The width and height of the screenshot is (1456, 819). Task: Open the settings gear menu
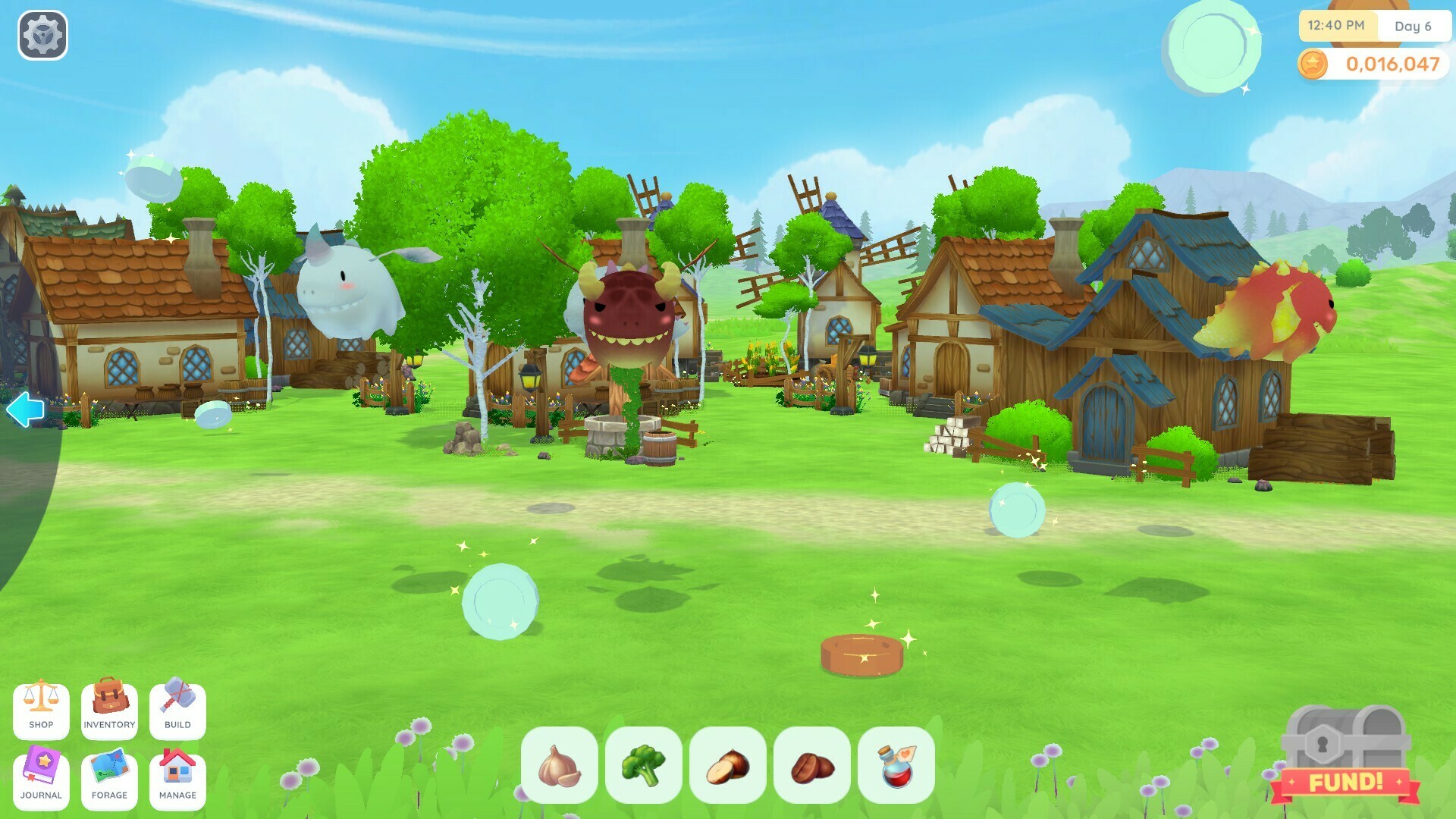(43, 33)
